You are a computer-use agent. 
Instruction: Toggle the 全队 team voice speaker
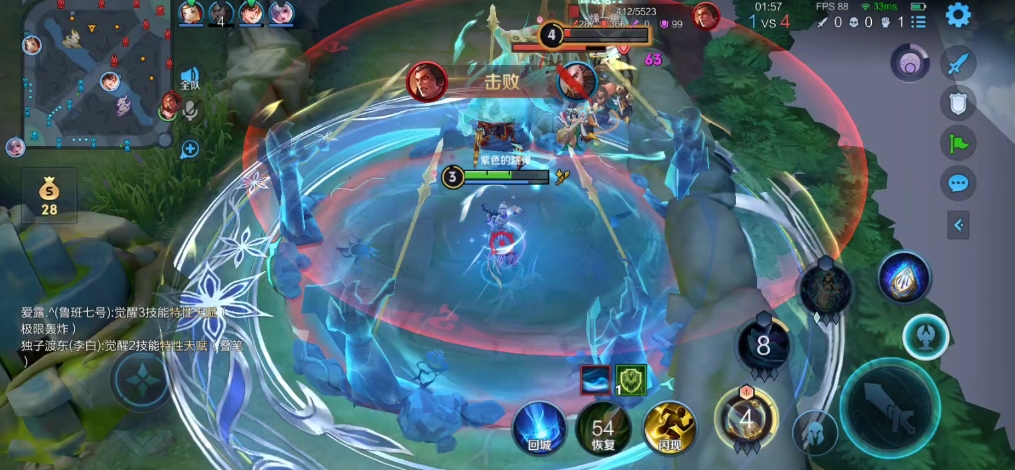pos(190,77)
